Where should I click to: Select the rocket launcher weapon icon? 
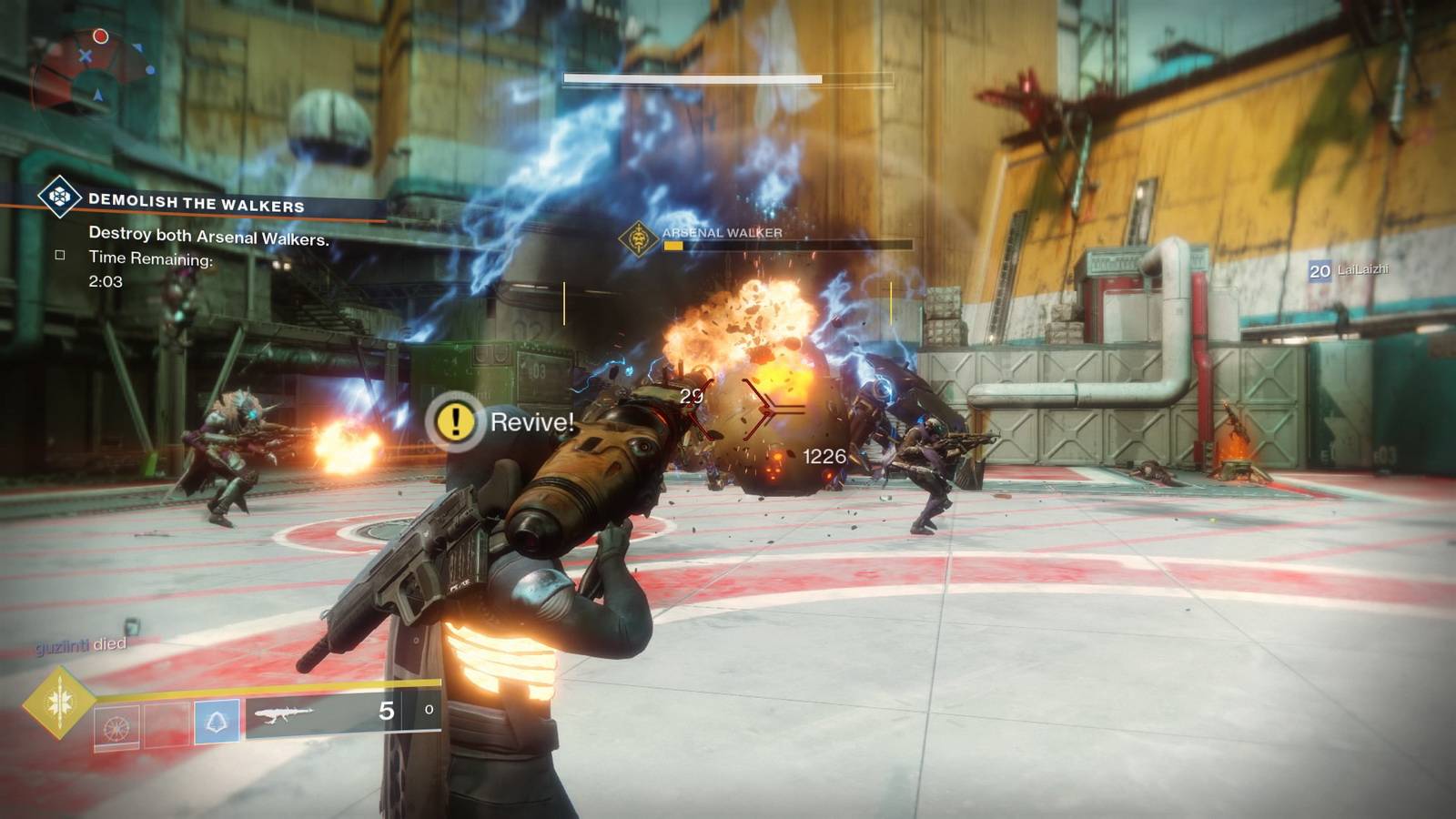284,715
